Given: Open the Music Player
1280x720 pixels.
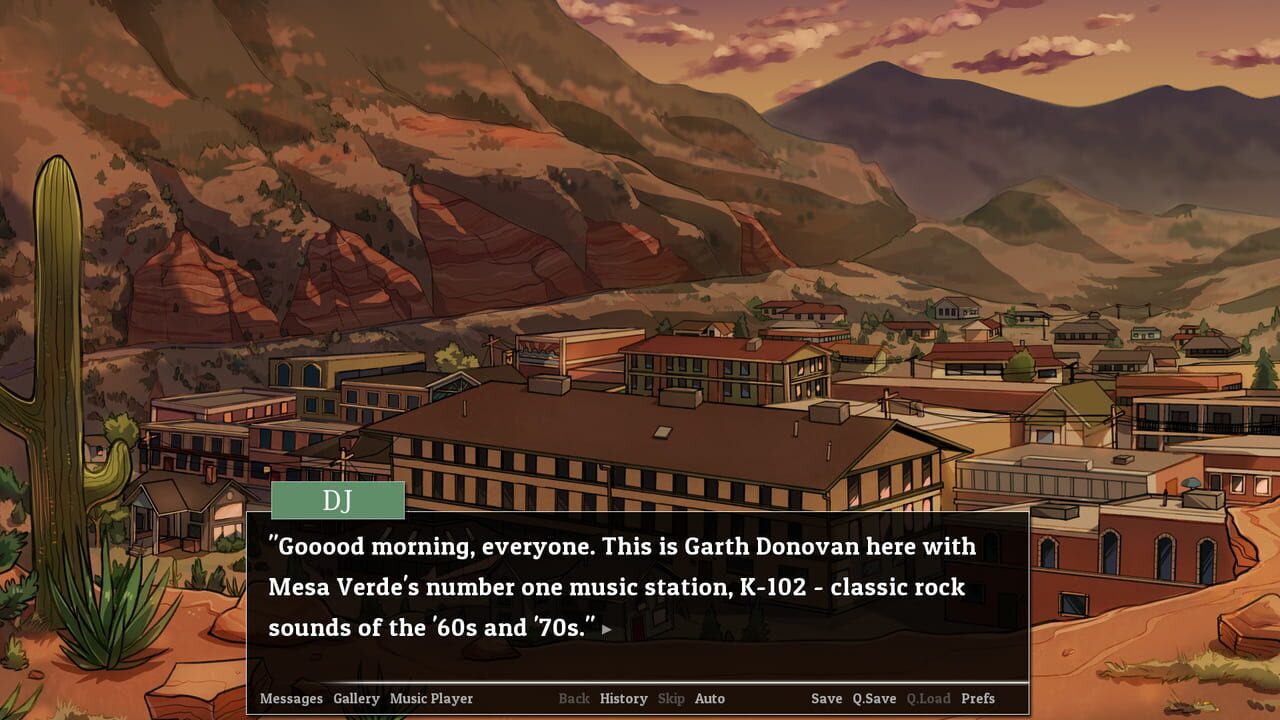Looking at the screenshot, I should [430, 699].
